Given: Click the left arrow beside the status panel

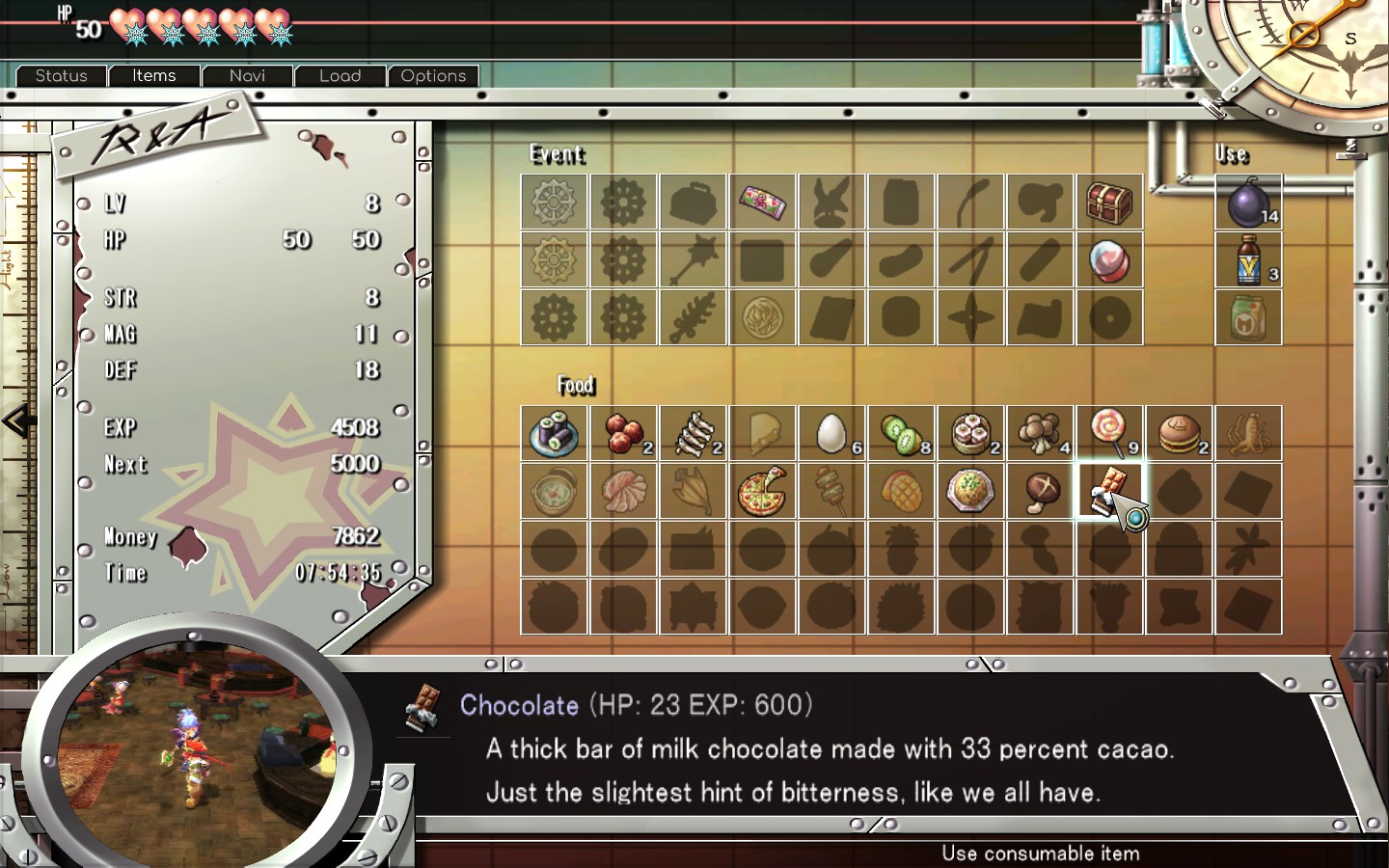Looking at the screenshot, I should pos(17,421).
